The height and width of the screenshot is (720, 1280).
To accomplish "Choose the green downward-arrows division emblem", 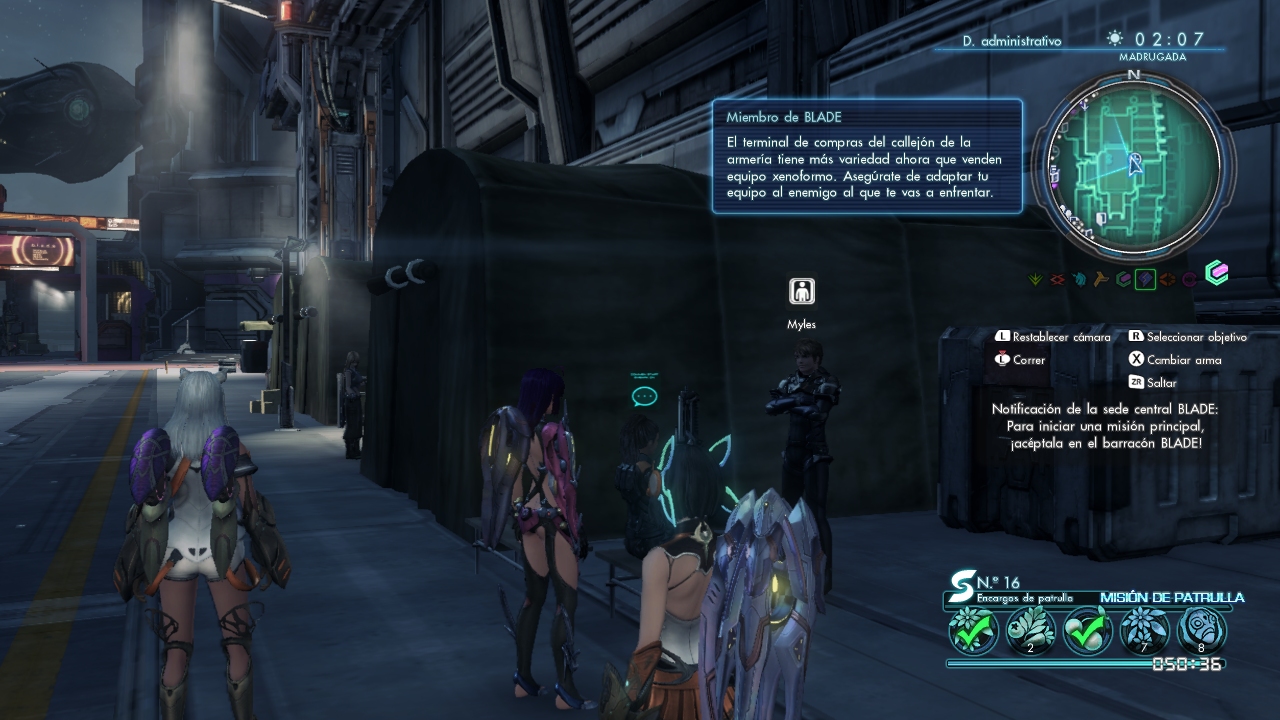I will pos(1036,279).
